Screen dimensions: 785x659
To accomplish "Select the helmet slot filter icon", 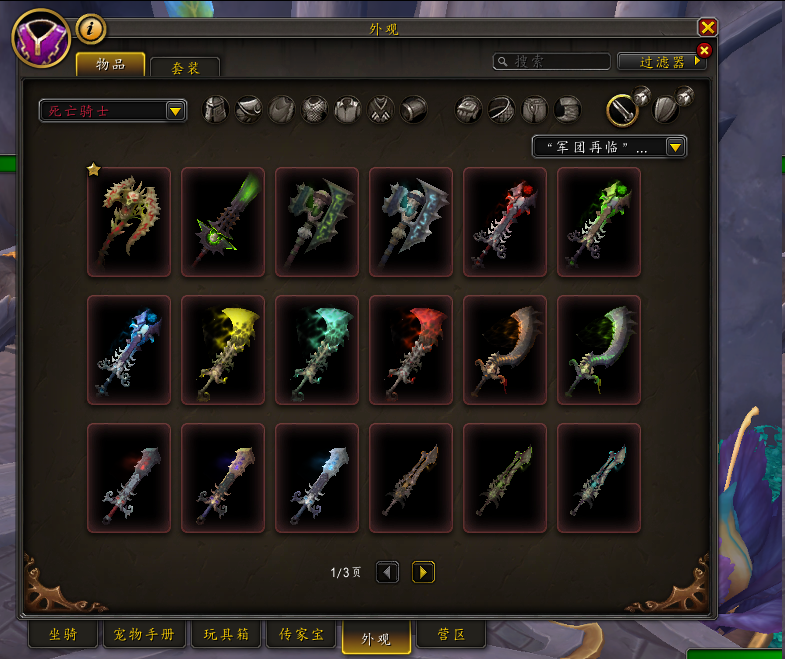I will pyautogui.click(x=216, y=109).
